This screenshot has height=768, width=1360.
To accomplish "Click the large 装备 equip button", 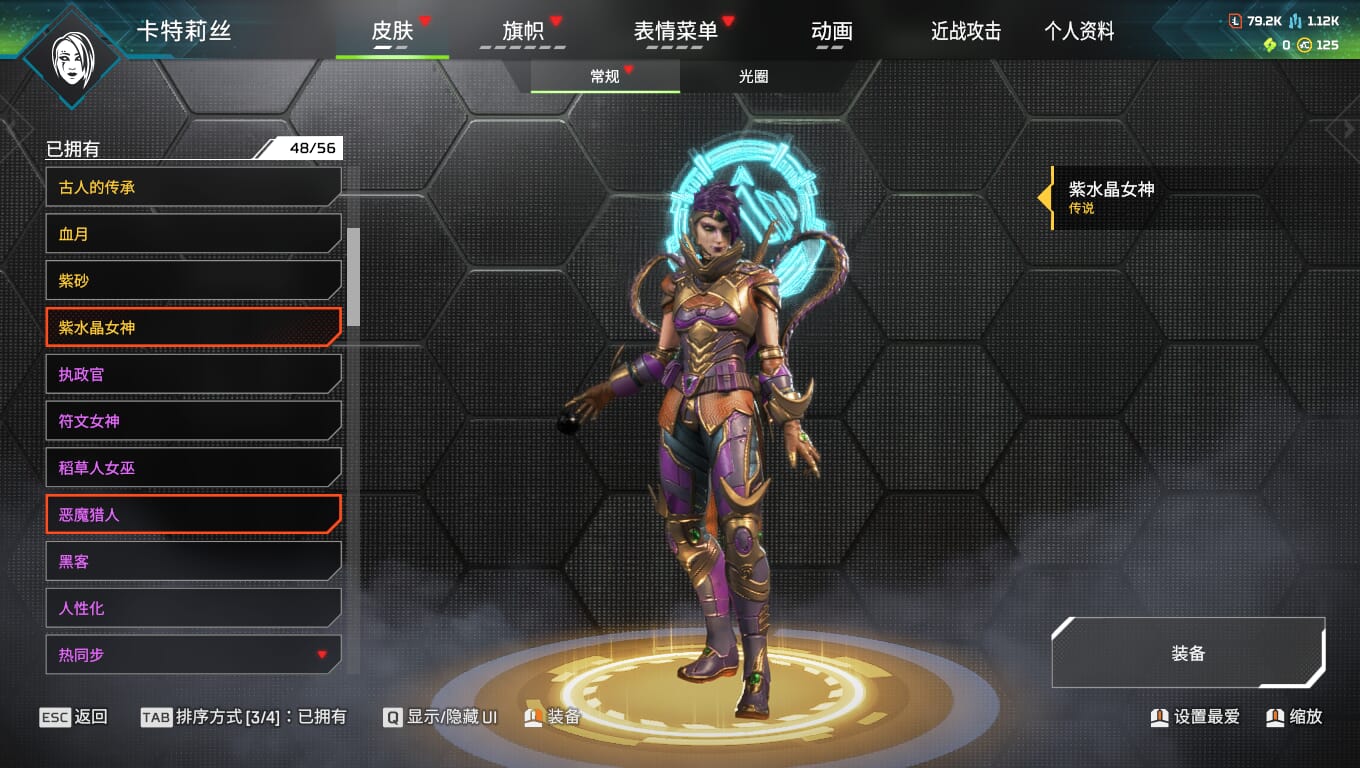I will [1188, 653].
